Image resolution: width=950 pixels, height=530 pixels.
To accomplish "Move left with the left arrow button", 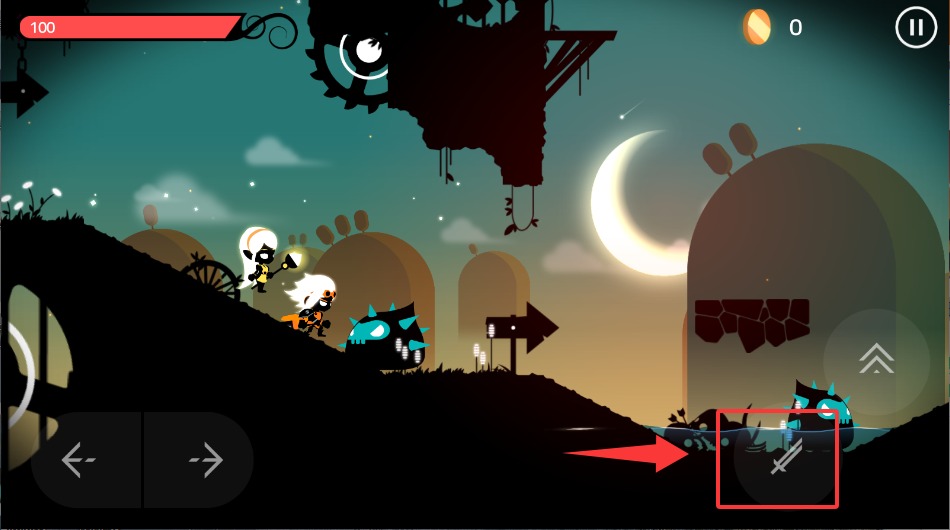I will pyautogui.click(x=79, y=460).
